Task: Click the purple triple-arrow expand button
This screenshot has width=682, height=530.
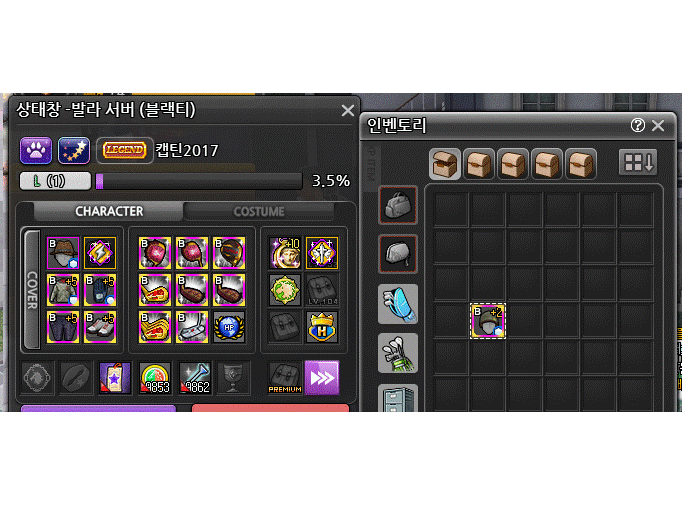Action: tap(322, 378)
